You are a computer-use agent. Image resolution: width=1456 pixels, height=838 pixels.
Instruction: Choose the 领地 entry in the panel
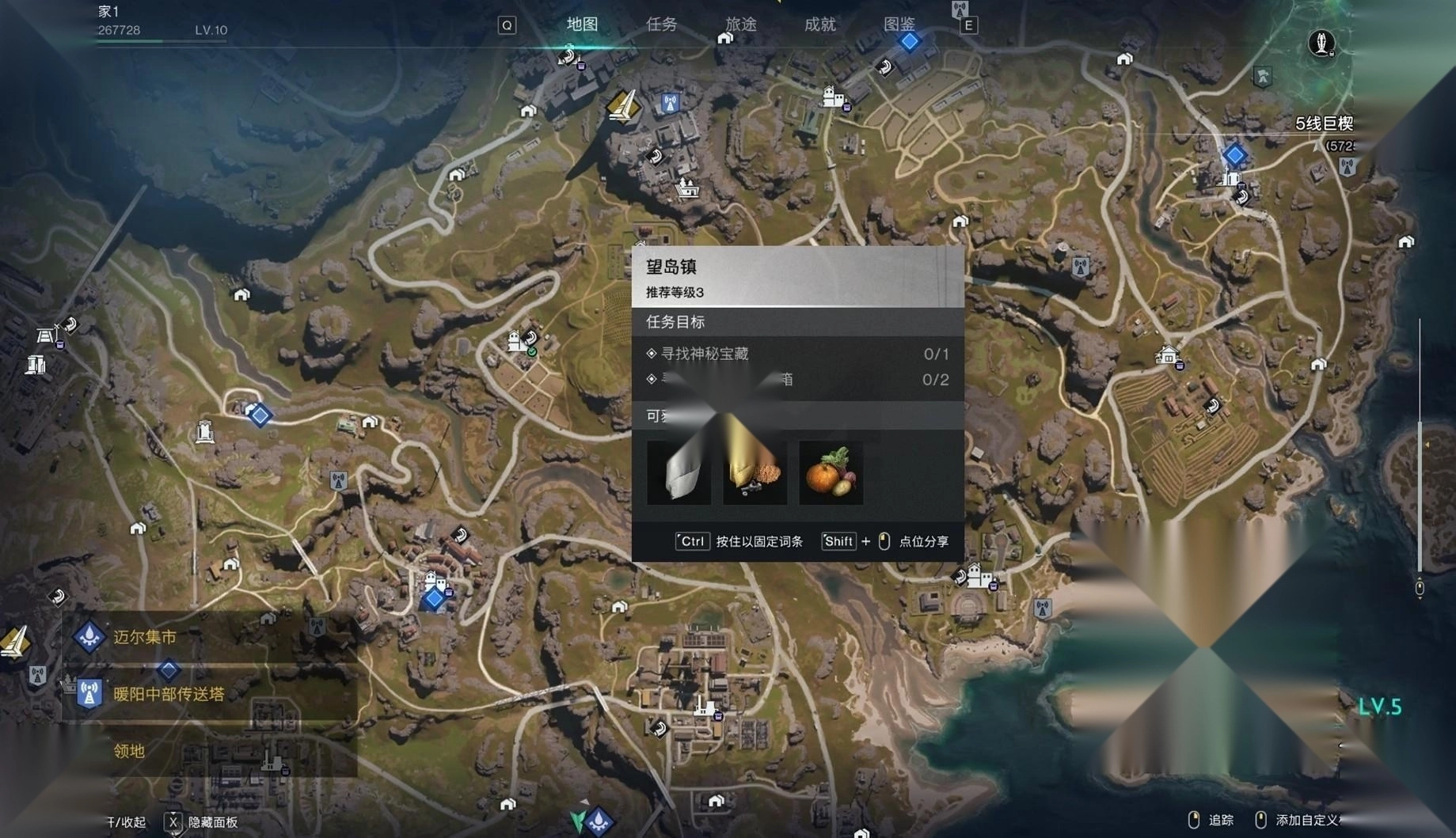pyautogui.click(x=129, y=751)
